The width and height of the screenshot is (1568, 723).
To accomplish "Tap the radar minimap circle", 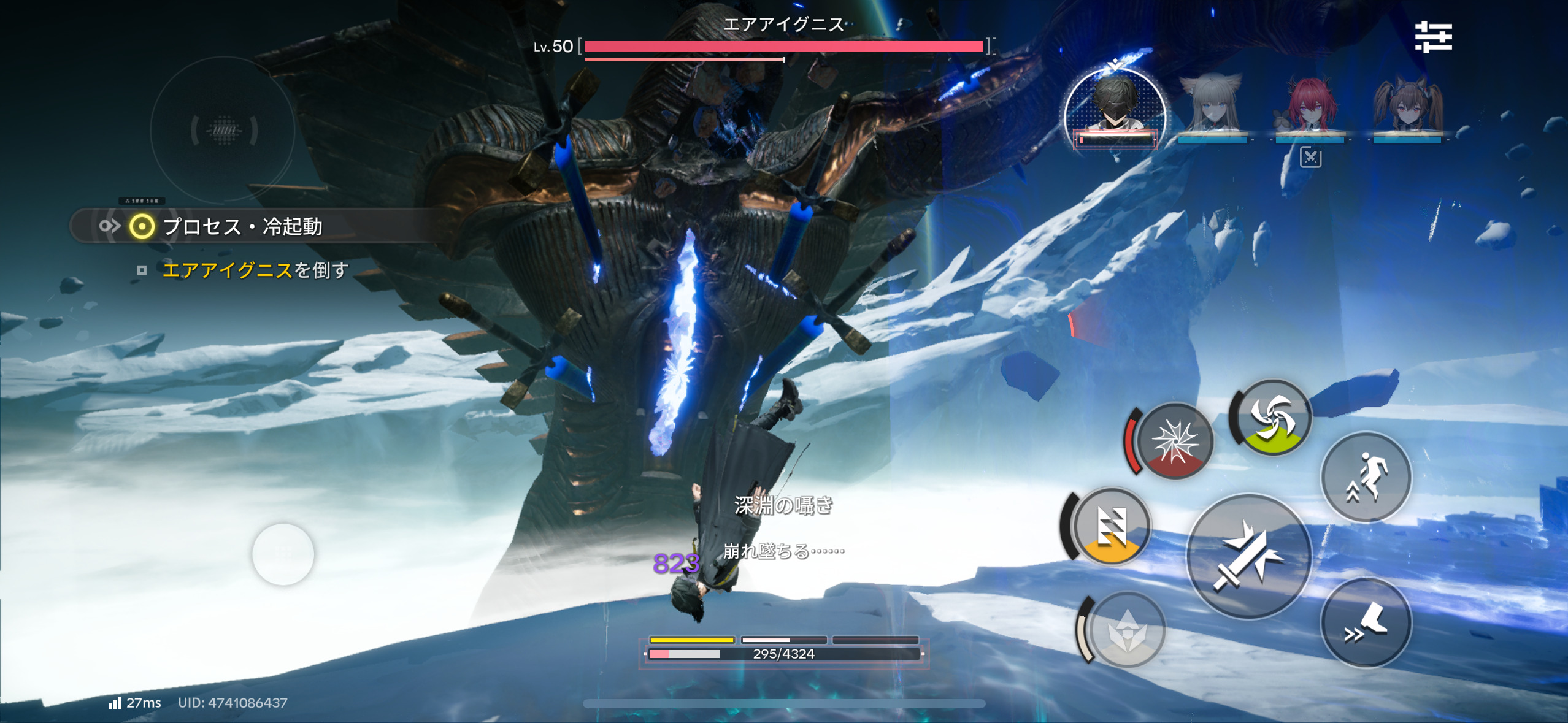I will (x=223, y=130).
